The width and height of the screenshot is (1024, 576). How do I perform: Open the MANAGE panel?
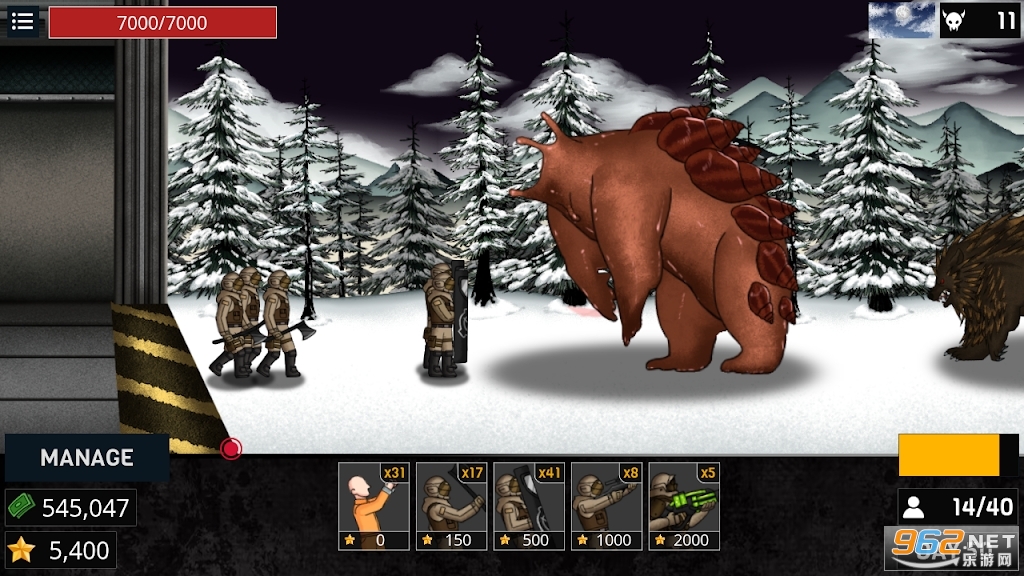[87, 458]
